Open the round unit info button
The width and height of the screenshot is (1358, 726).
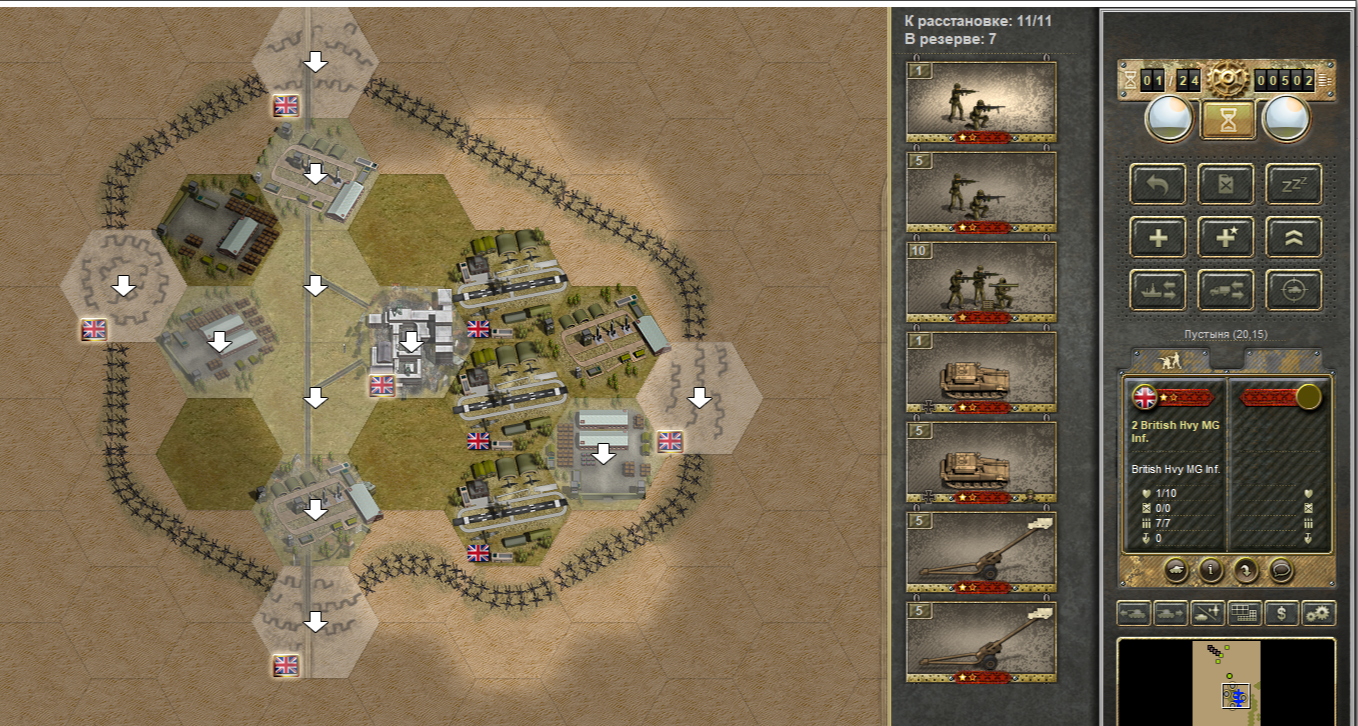tap(1212, 570)
